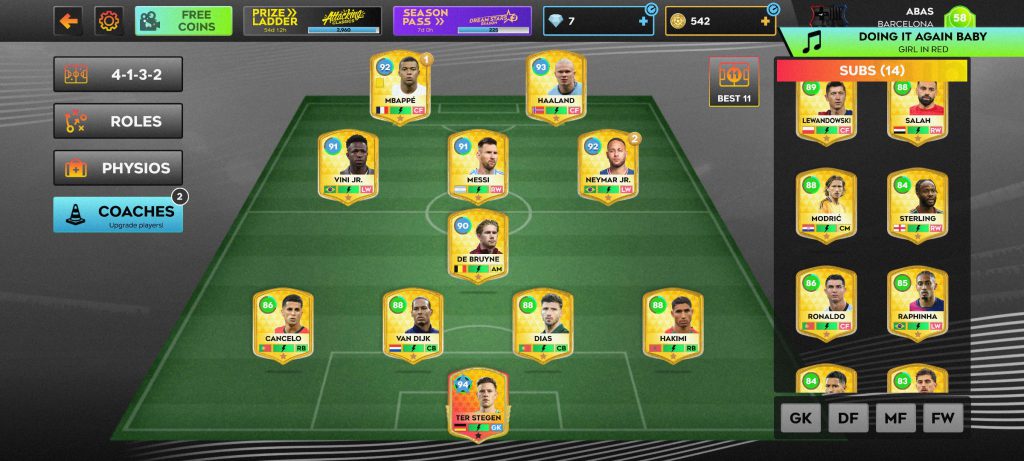Open the Season Pass banner
1024x461 pixels.
coord(460,20)
